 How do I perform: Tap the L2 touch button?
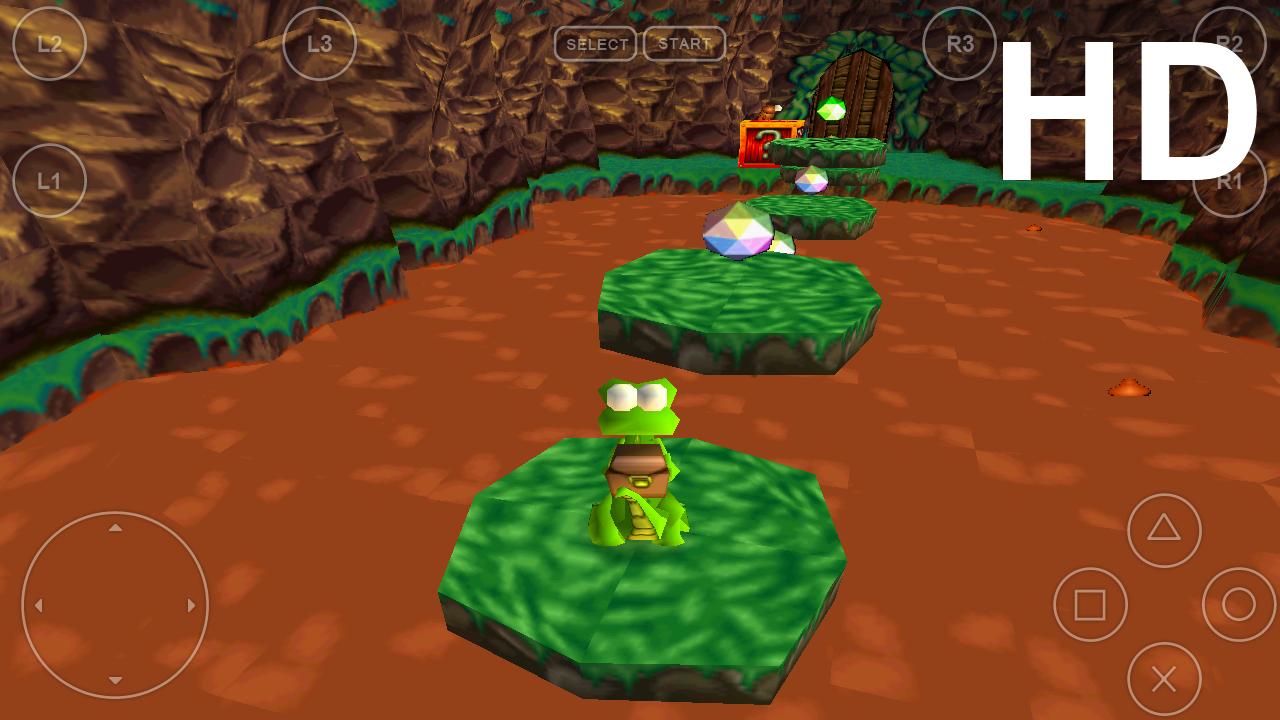click(x=49, y=44)
